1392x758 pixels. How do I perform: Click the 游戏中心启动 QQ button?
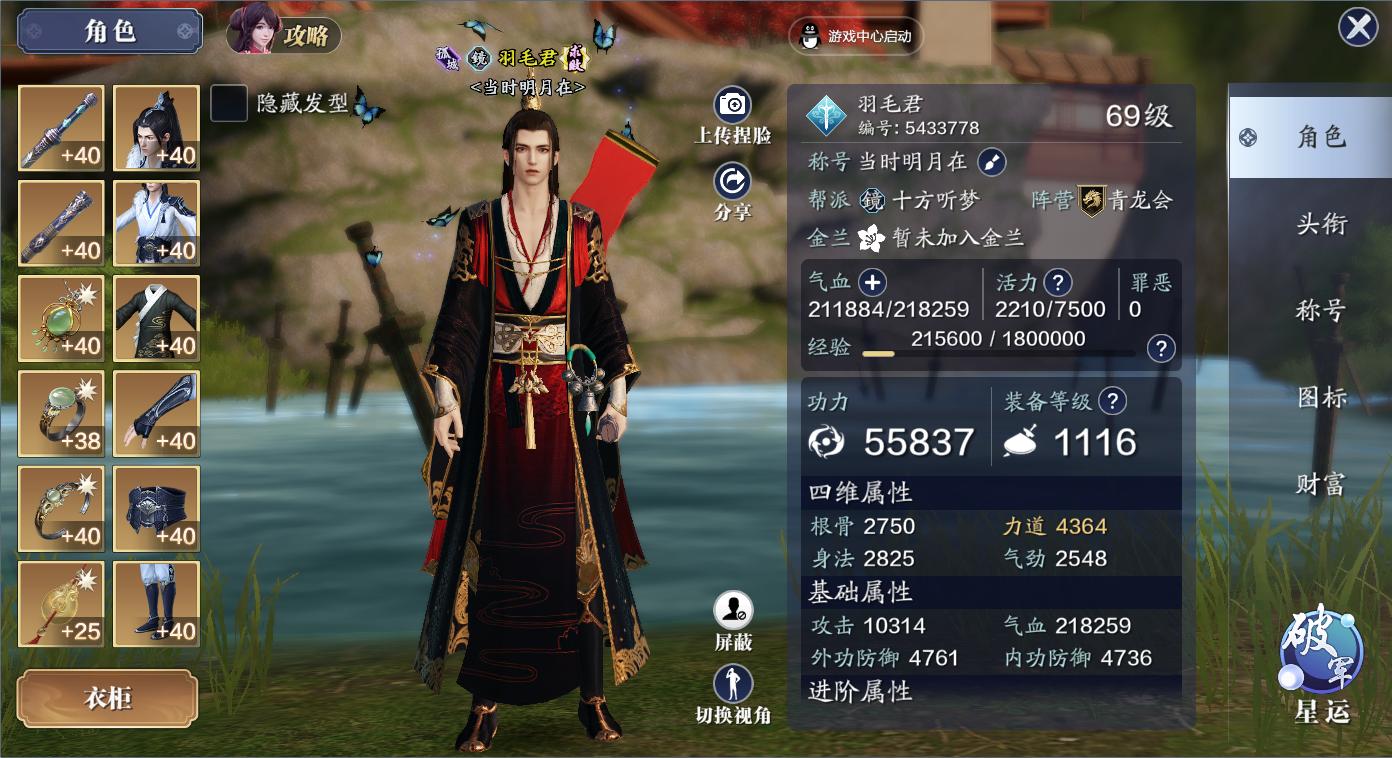[x=856, y=36]
